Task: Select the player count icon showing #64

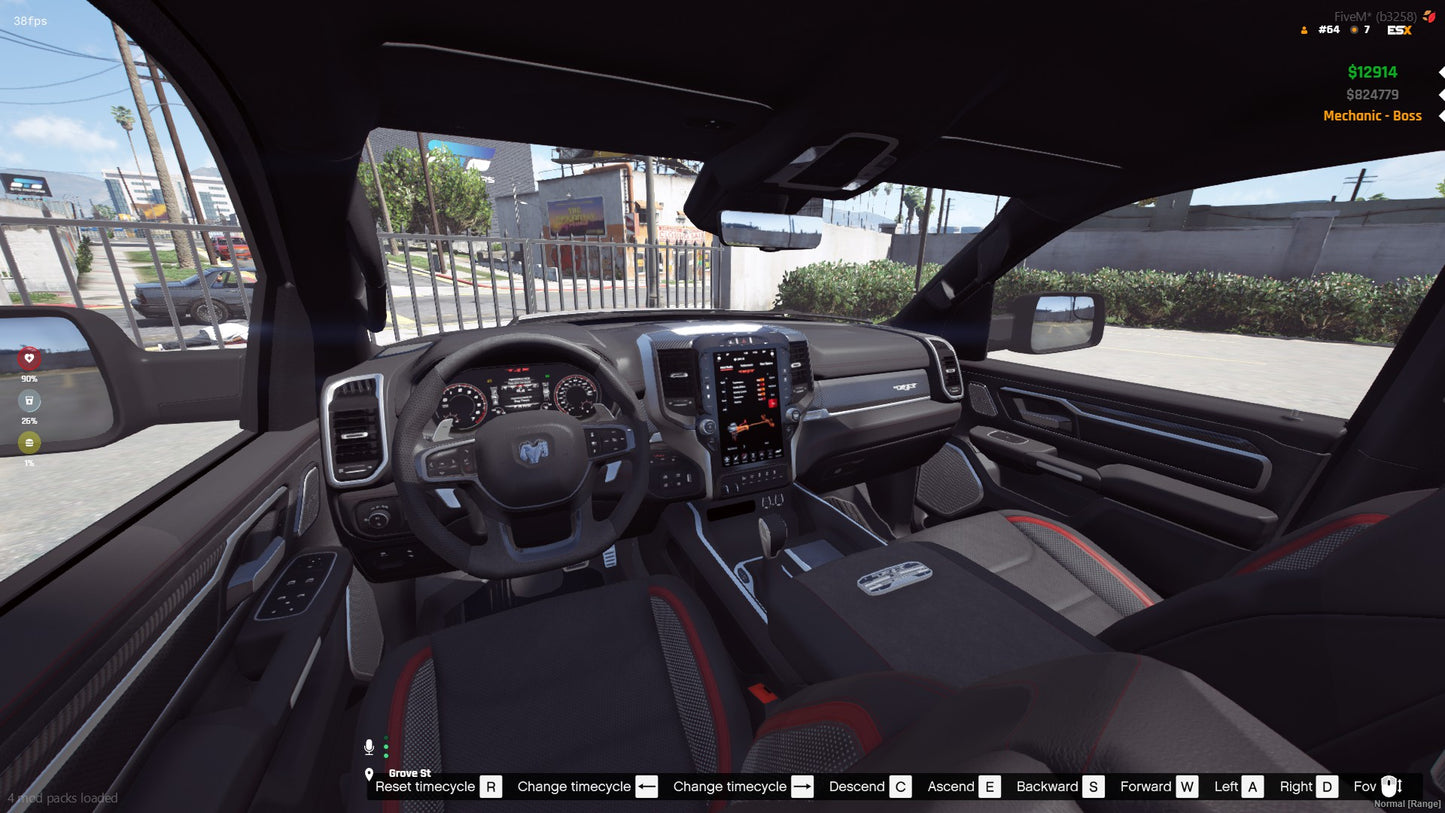Action: coord(1304,29)
